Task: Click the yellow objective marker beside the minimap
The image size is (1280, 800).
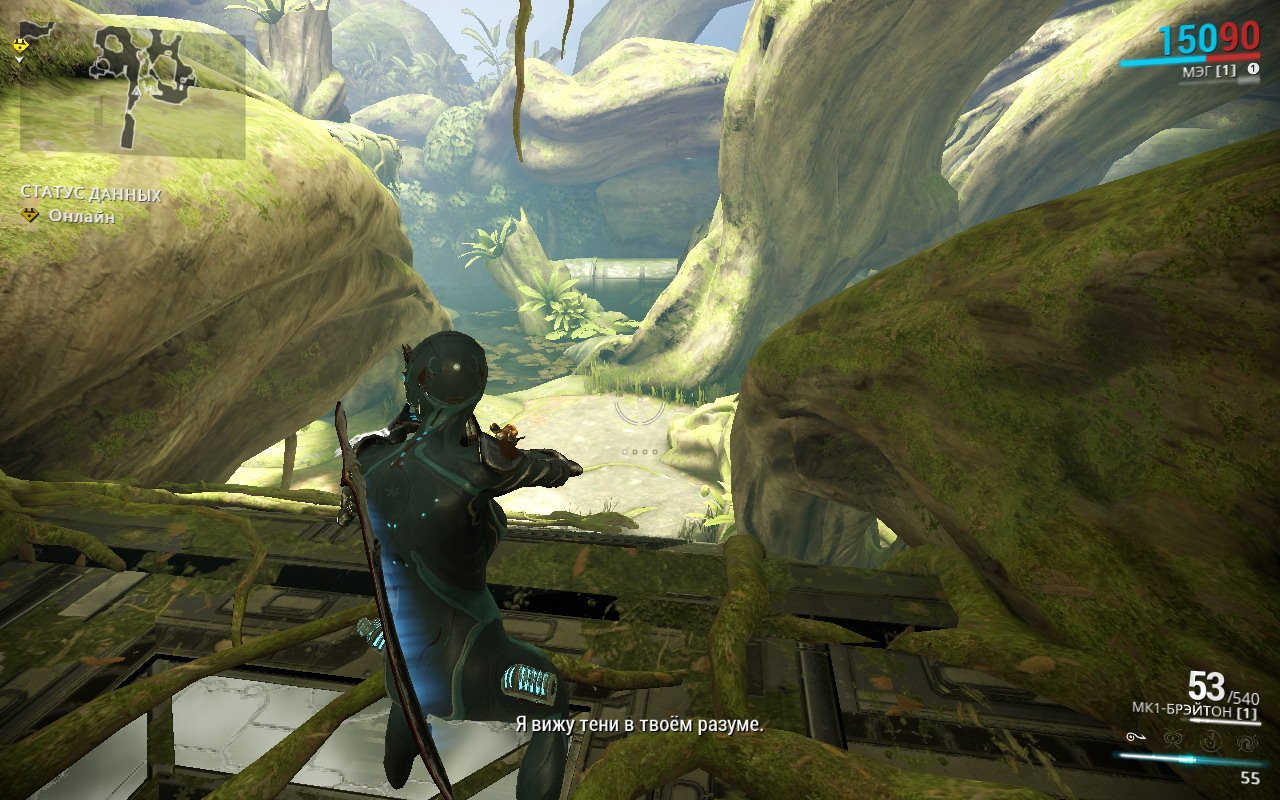Action: point(19,46)
